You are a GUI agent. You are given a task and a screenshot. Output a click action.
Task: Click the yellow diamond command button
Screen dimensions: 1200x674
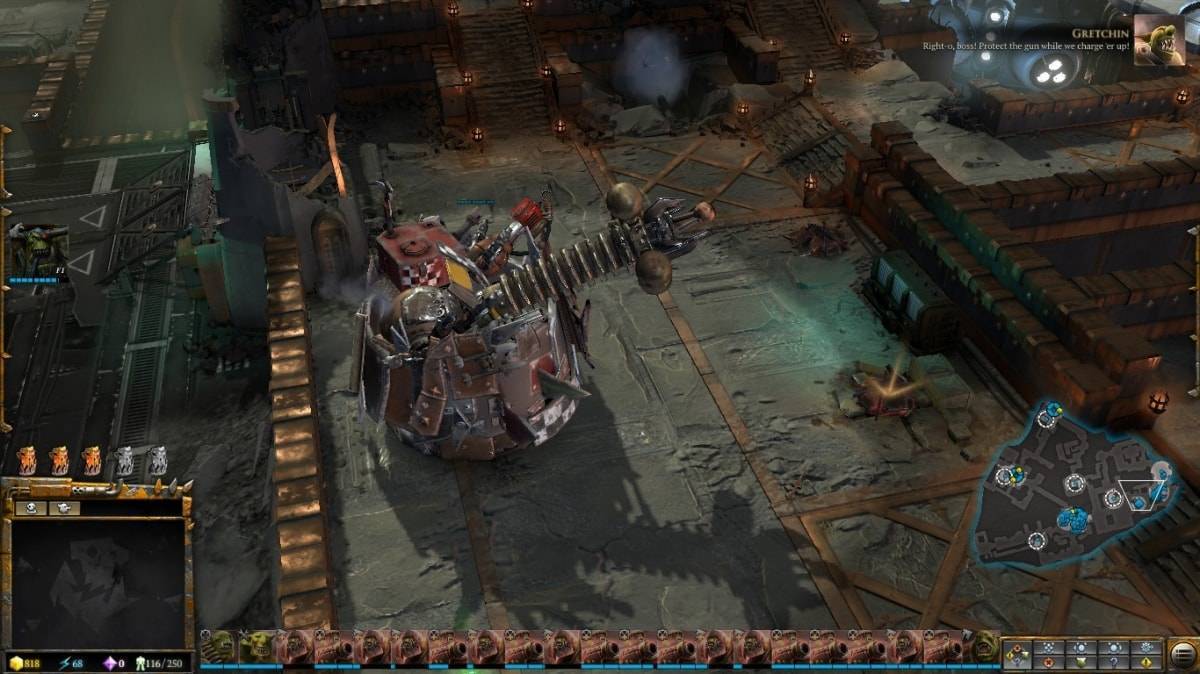pyautogui.click(x=1145, y=662)
